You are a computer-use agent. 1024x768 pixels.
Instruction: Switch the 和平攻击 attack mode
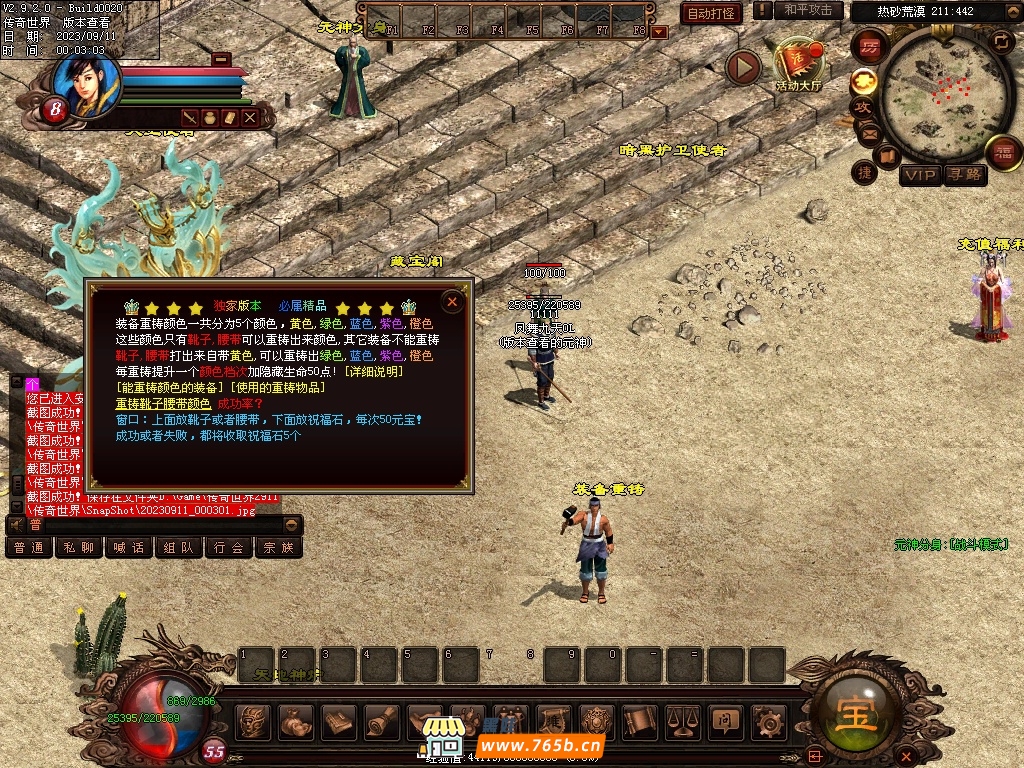[808, 10]
